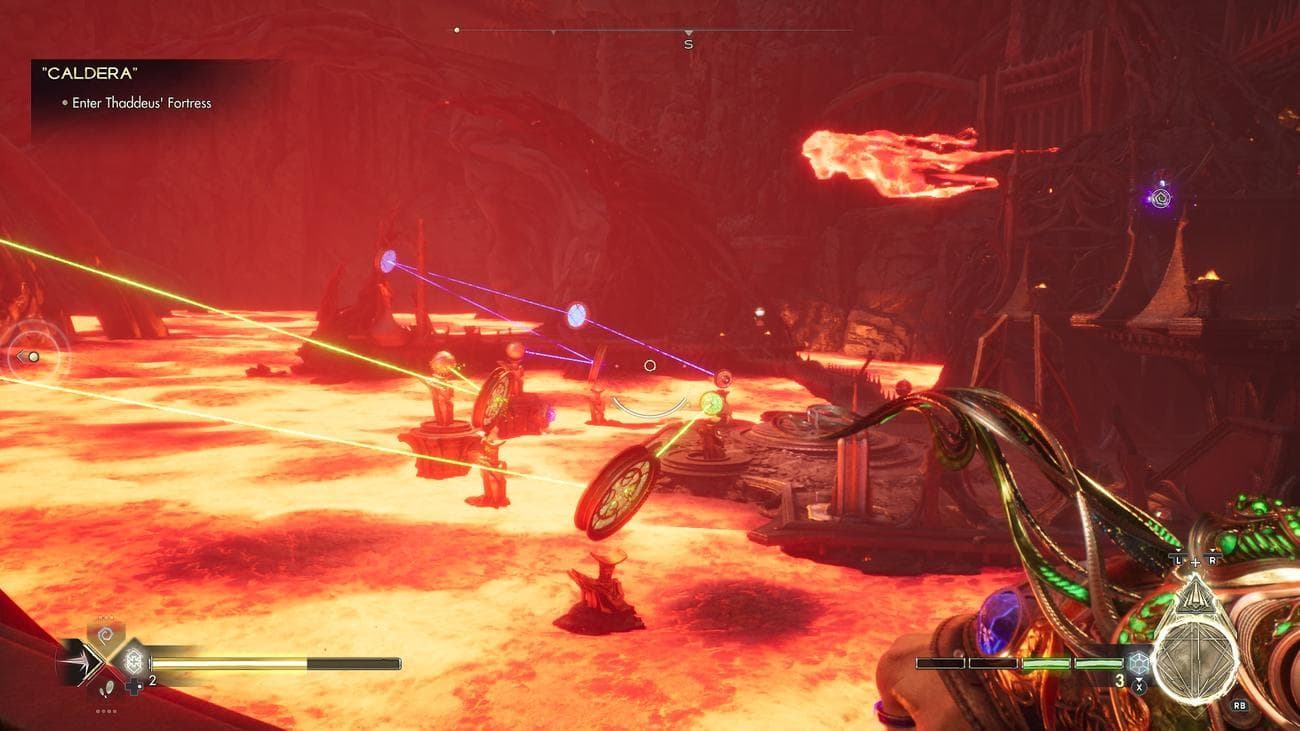Screen dimensions: 1300x731
Task: Click the number 3 charge counter near the mana bars
Action: click(1120, 681)
